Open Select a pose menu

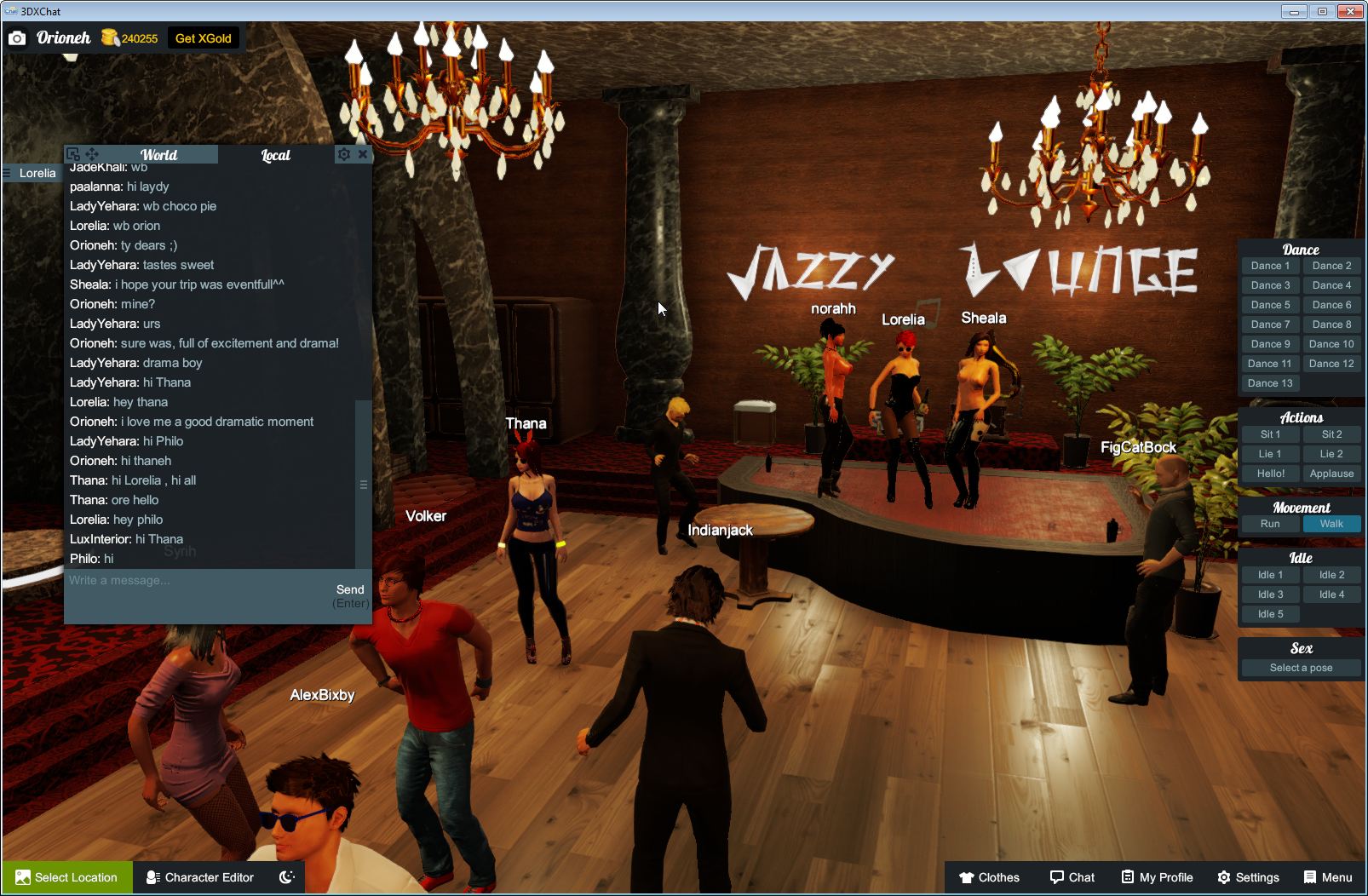(1301, 667)
